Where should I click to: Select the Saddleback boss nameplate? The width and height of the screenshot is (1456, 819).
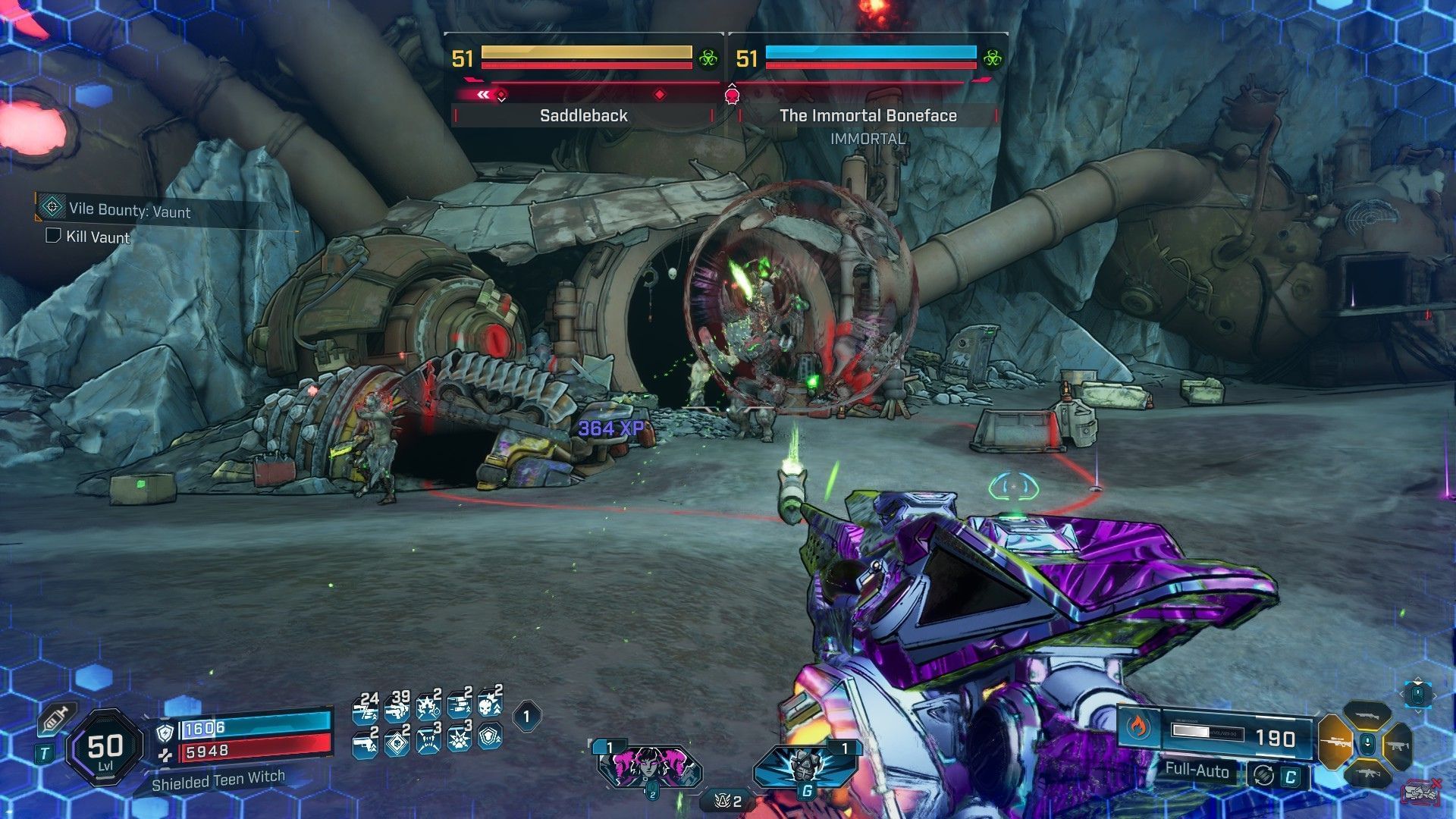point(583,115)
